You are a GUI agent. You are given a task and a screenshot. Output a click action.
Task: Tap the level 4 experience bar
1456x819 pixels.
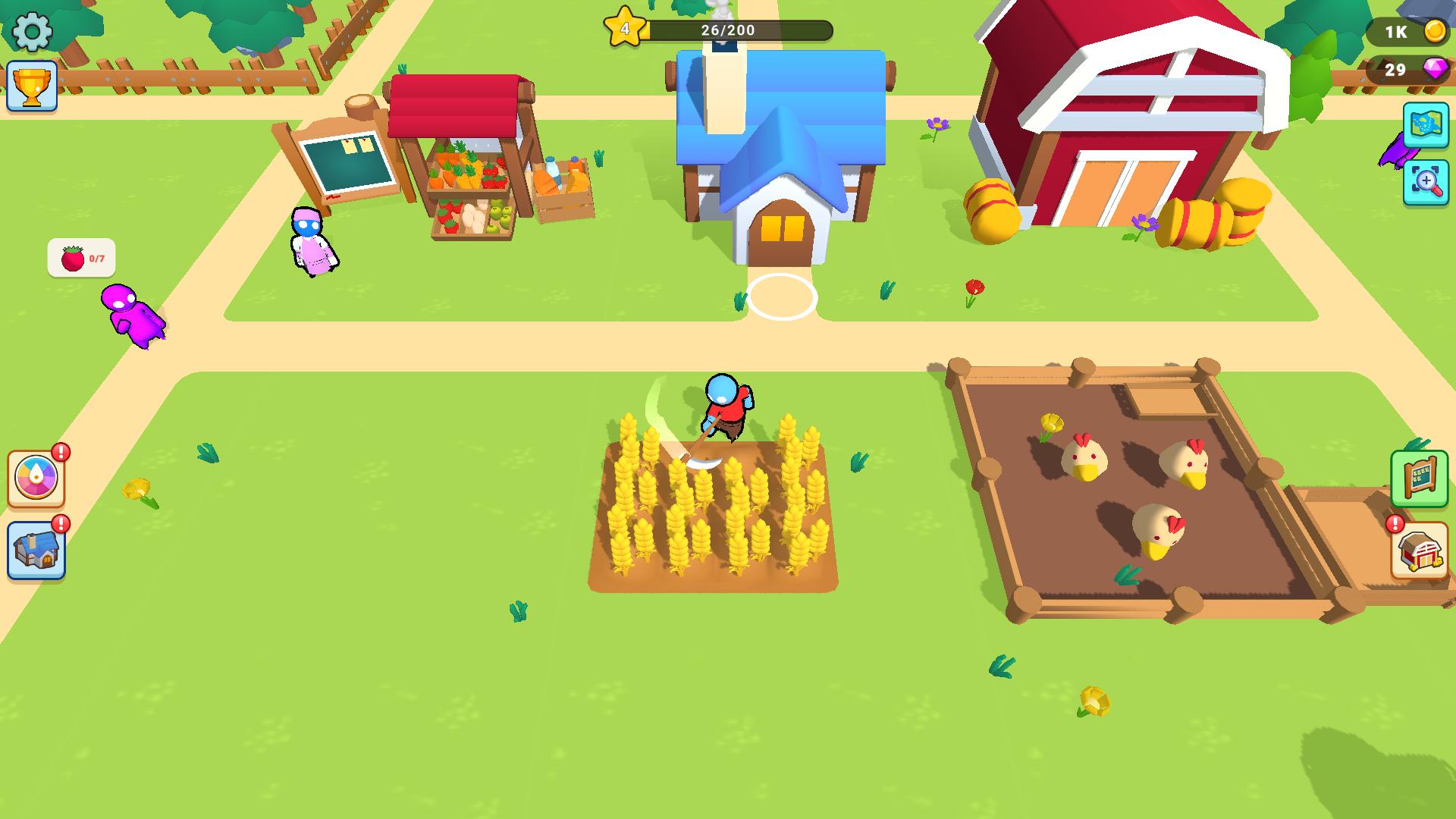[739, 31]
